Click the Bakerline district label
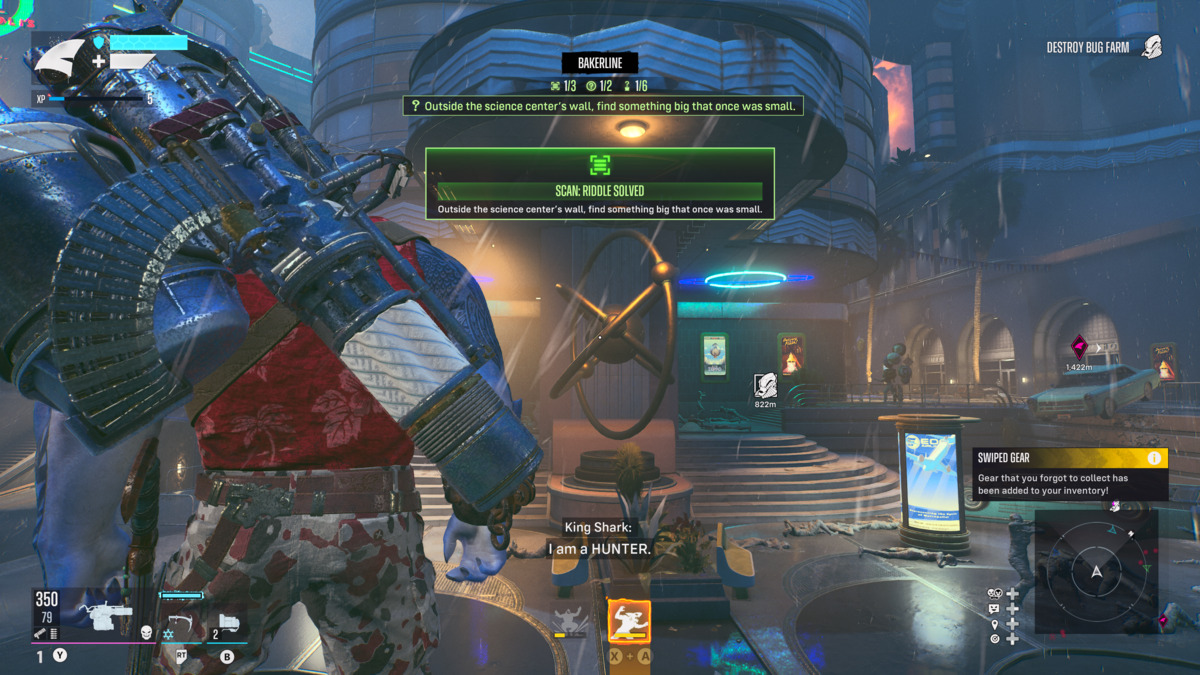Screen dimensions: 1200x675 point(600,63)
